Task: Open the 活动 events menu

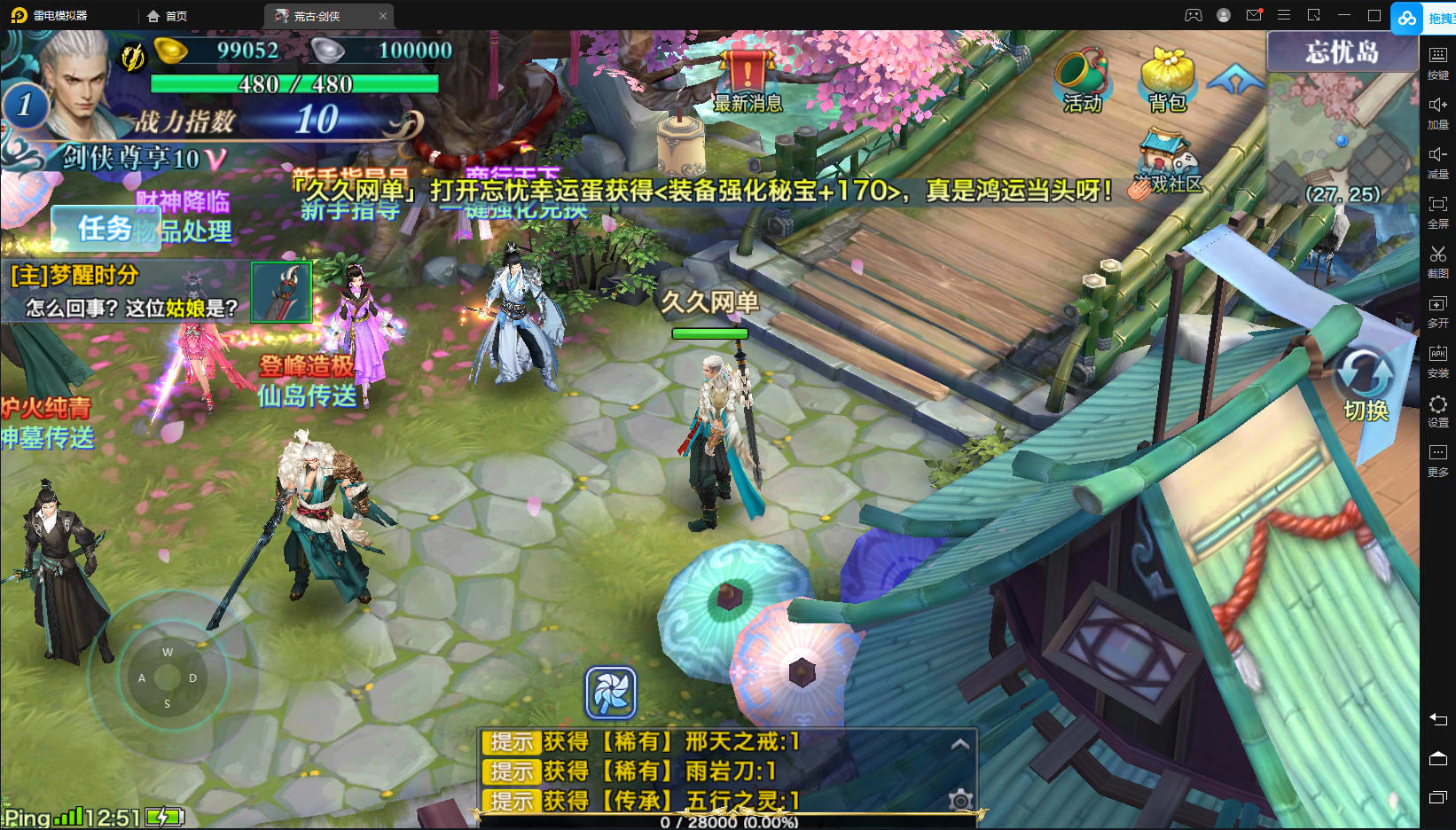Action: pos(1082,80)
